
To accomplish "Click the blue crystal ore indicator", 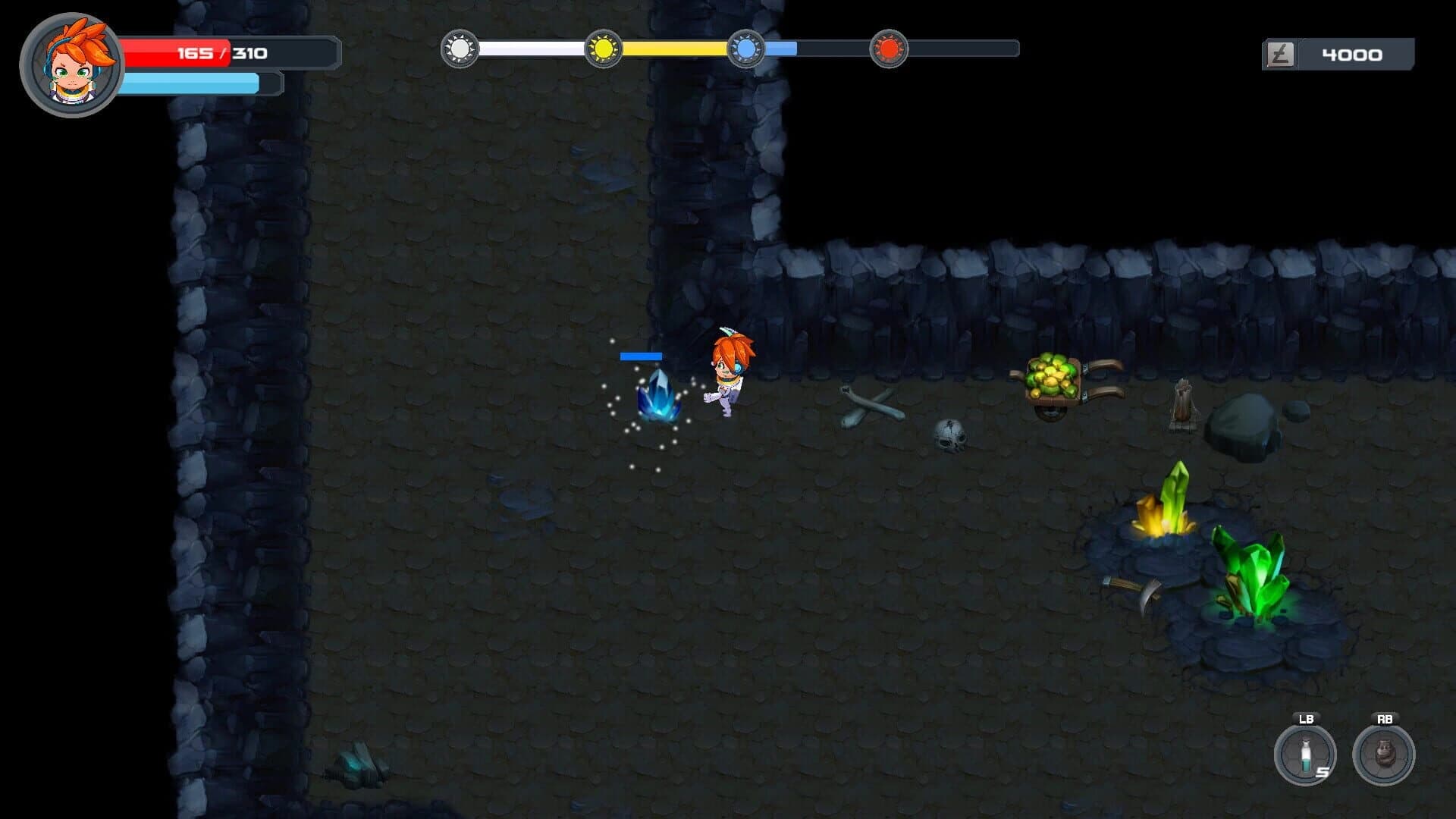I will pos(745,49).
